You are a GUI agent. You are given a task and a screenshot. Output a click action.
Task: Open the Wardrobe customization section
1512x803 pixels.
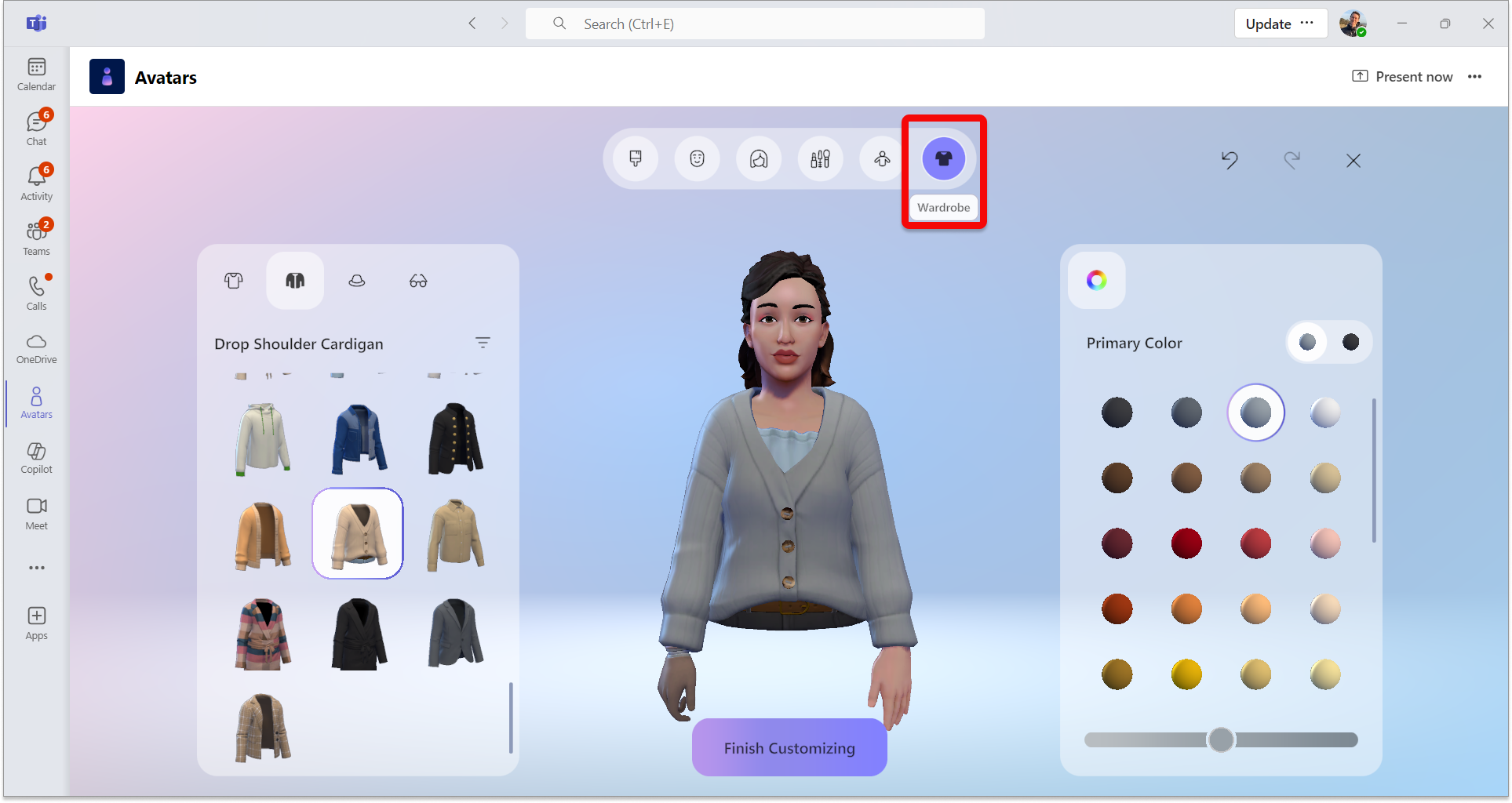click(943, 158)
